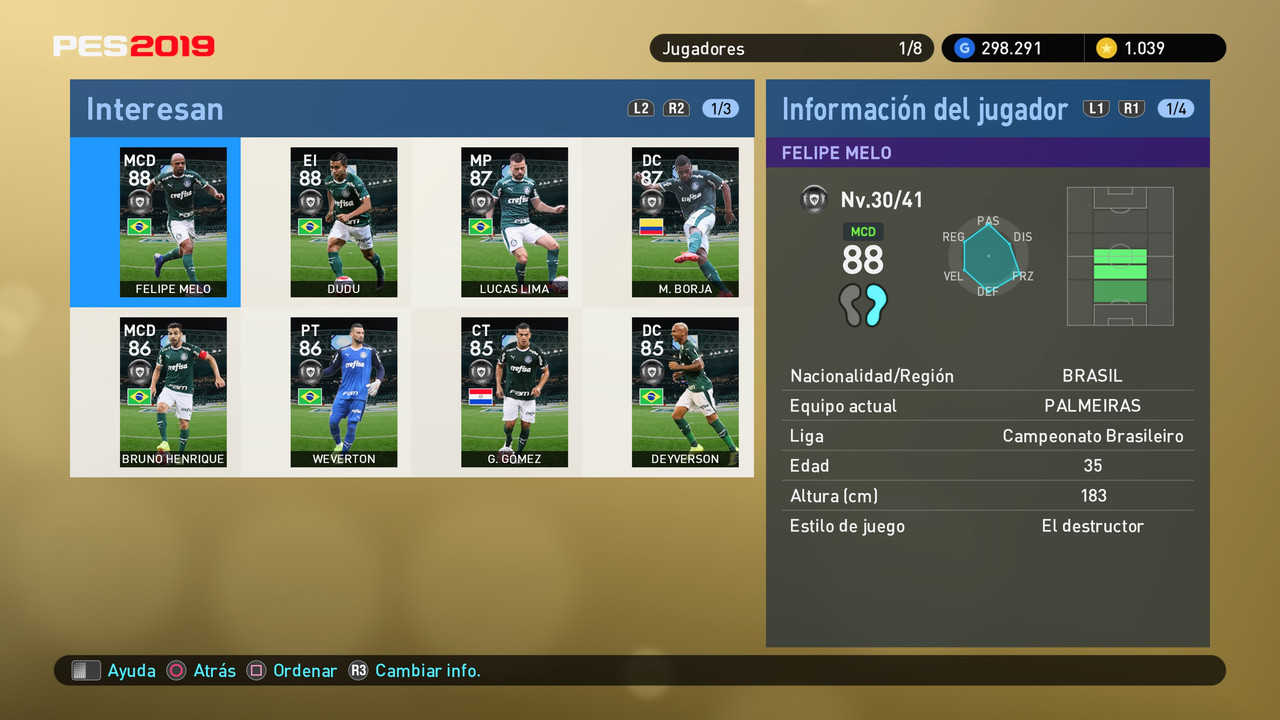Click the player stats hexagon radar
This screenshot has height=720, width=1280.
coord(988,257)
